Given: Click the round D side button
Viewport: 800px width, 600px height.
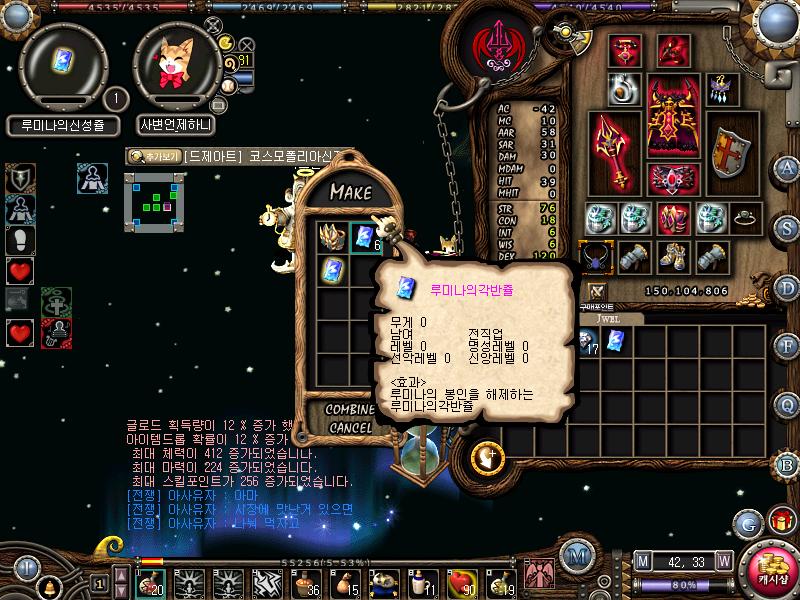Looking at the screenshot, I should pos(788,286).
